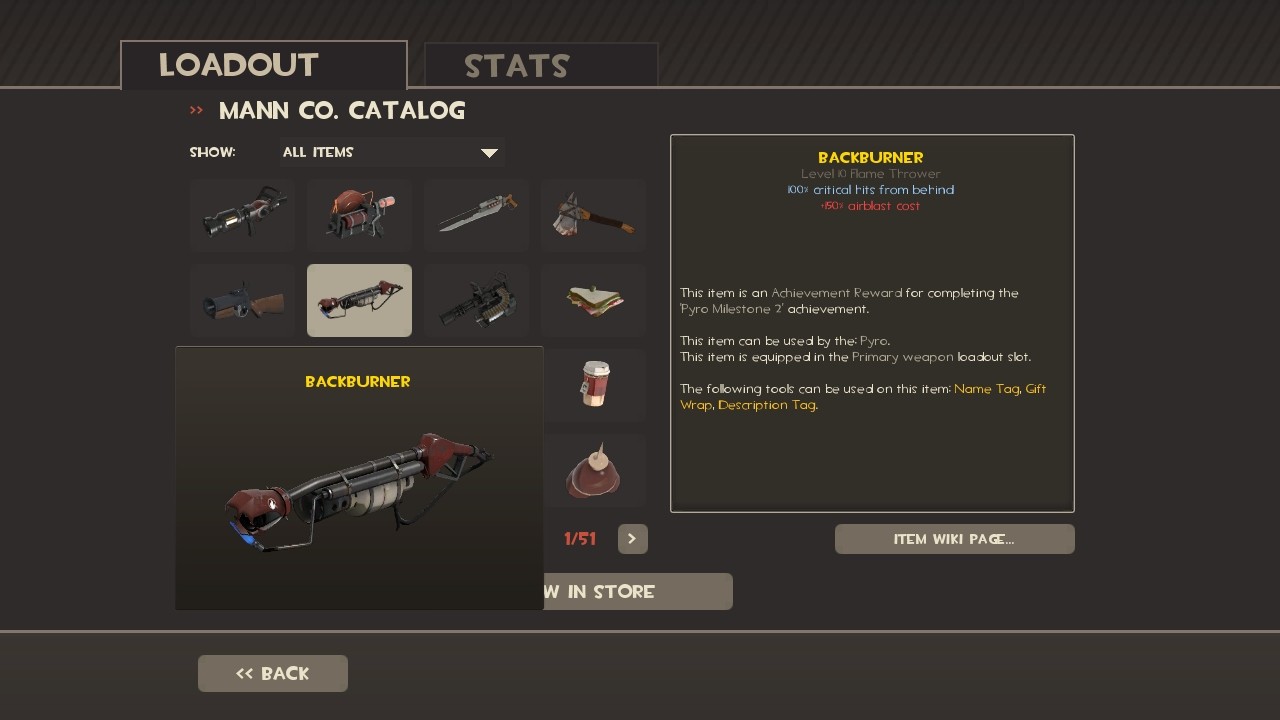Screen dimensions: 1280x720
Task: Select the bazooka item in the top-left slot
Action: 241,214
